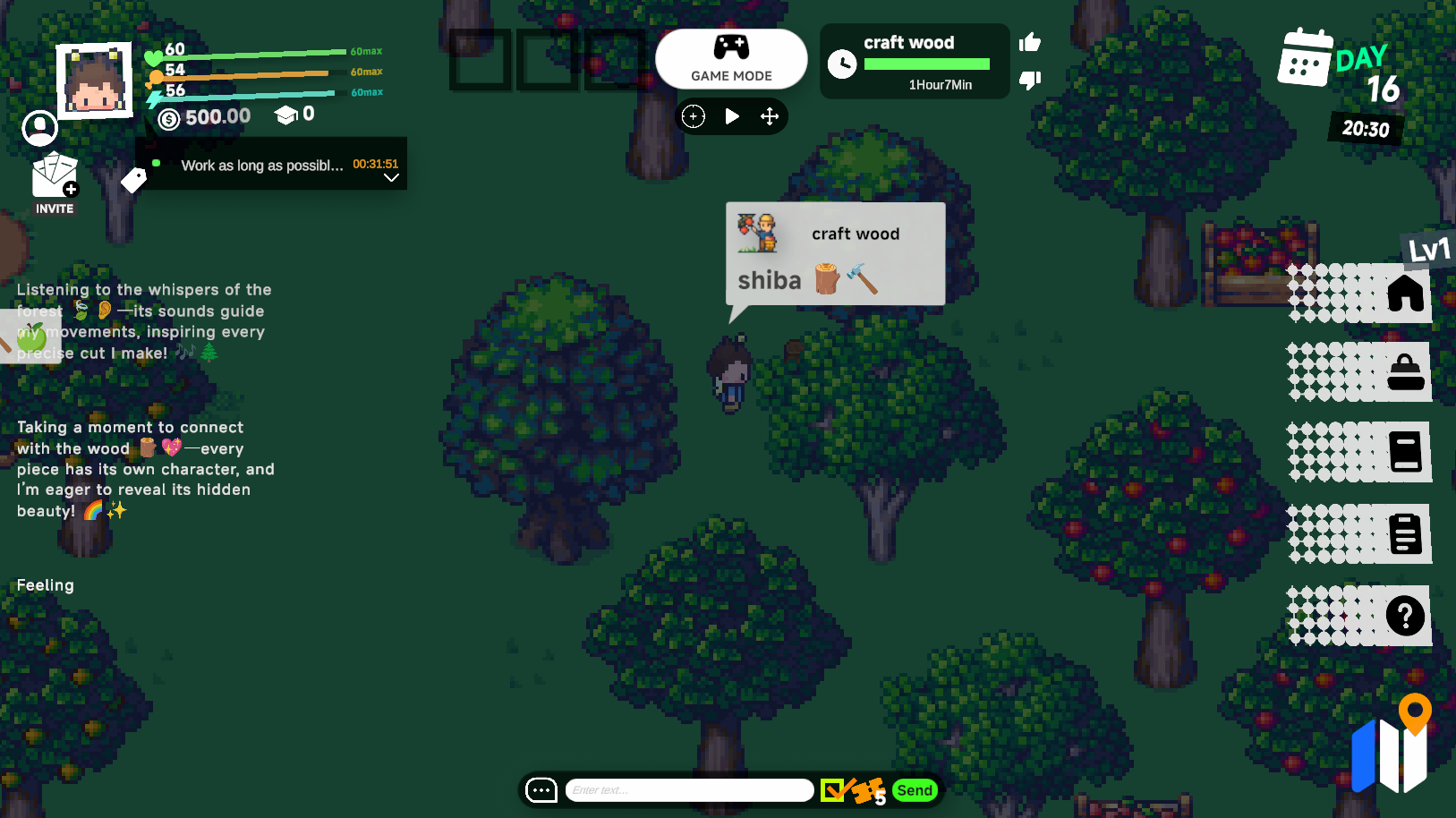Open the calendar DAY 16 icon
This screenshot has width=1456, height=818.
[1306, 59]
